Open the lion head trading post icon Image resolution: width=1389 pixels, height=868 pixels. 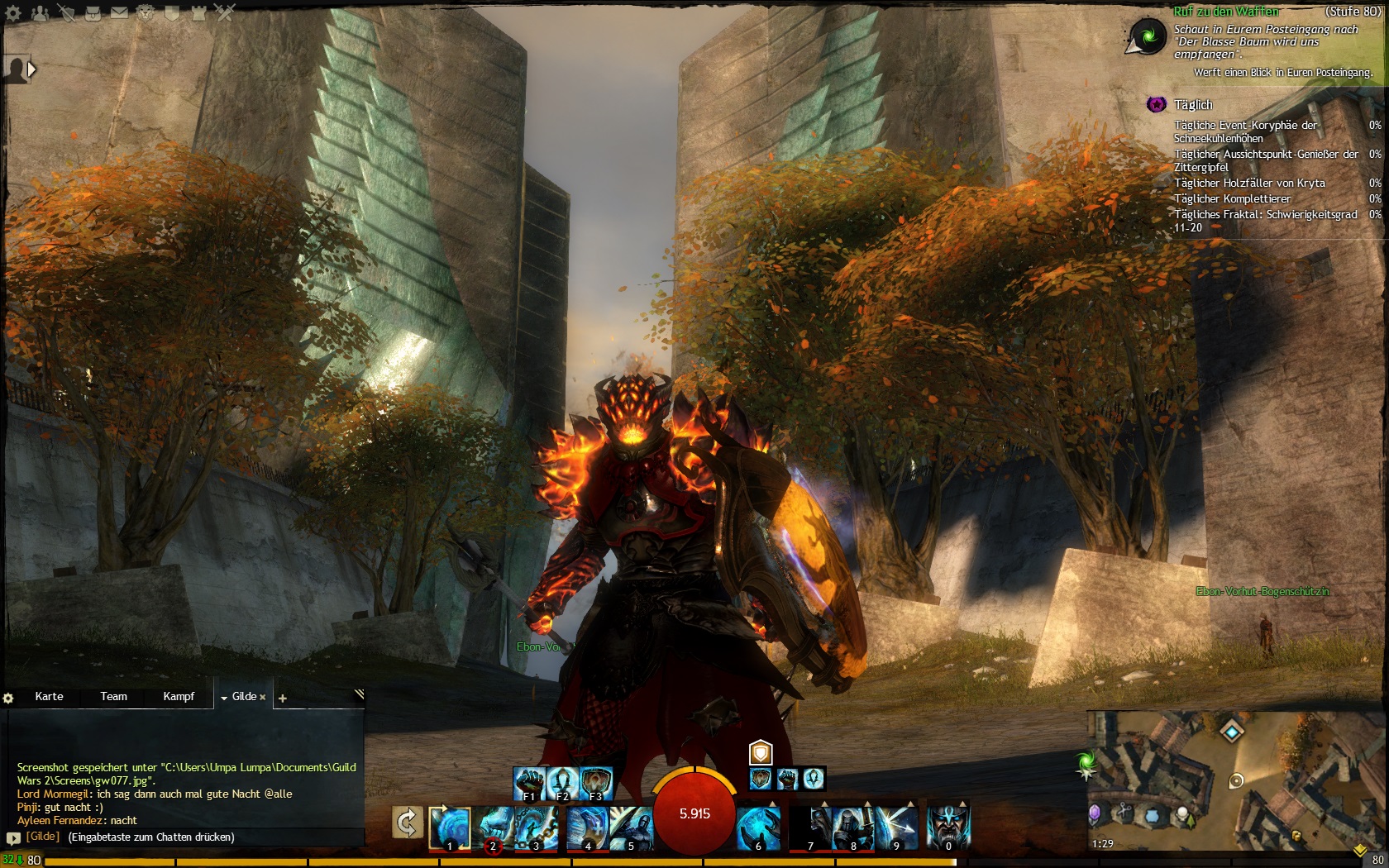click(x=146, y=12)
